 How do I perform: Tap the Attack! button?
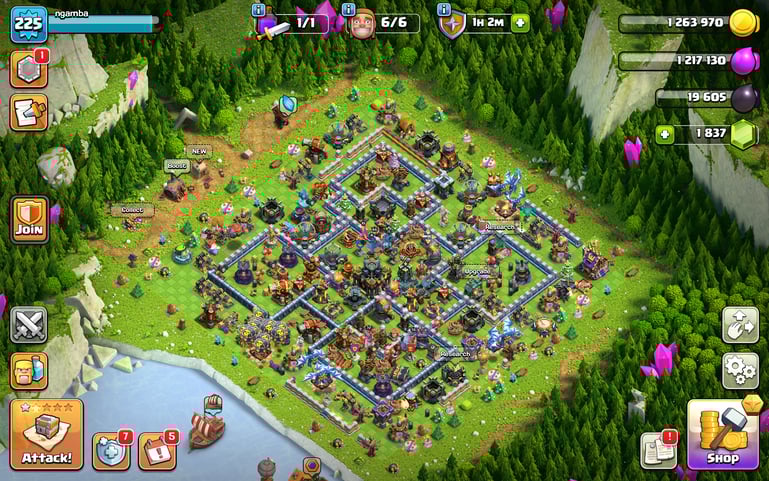(46, 435)
